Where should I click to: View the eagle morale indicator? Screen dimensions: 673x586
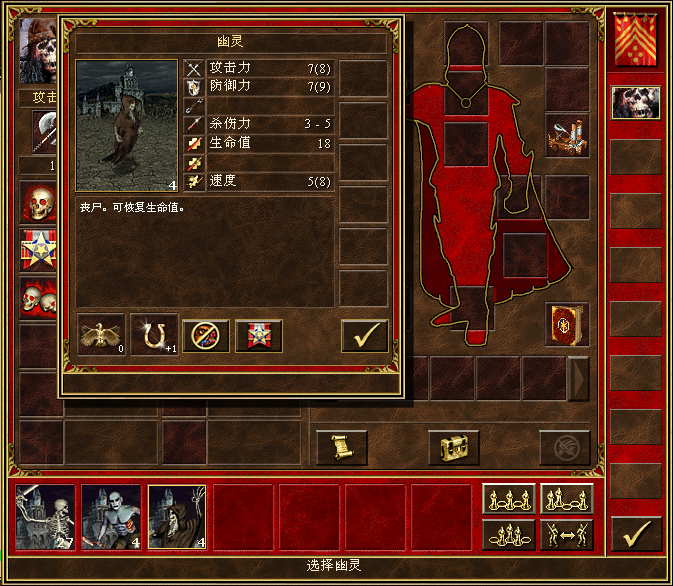pyautogui.click(x=101, y=336)
